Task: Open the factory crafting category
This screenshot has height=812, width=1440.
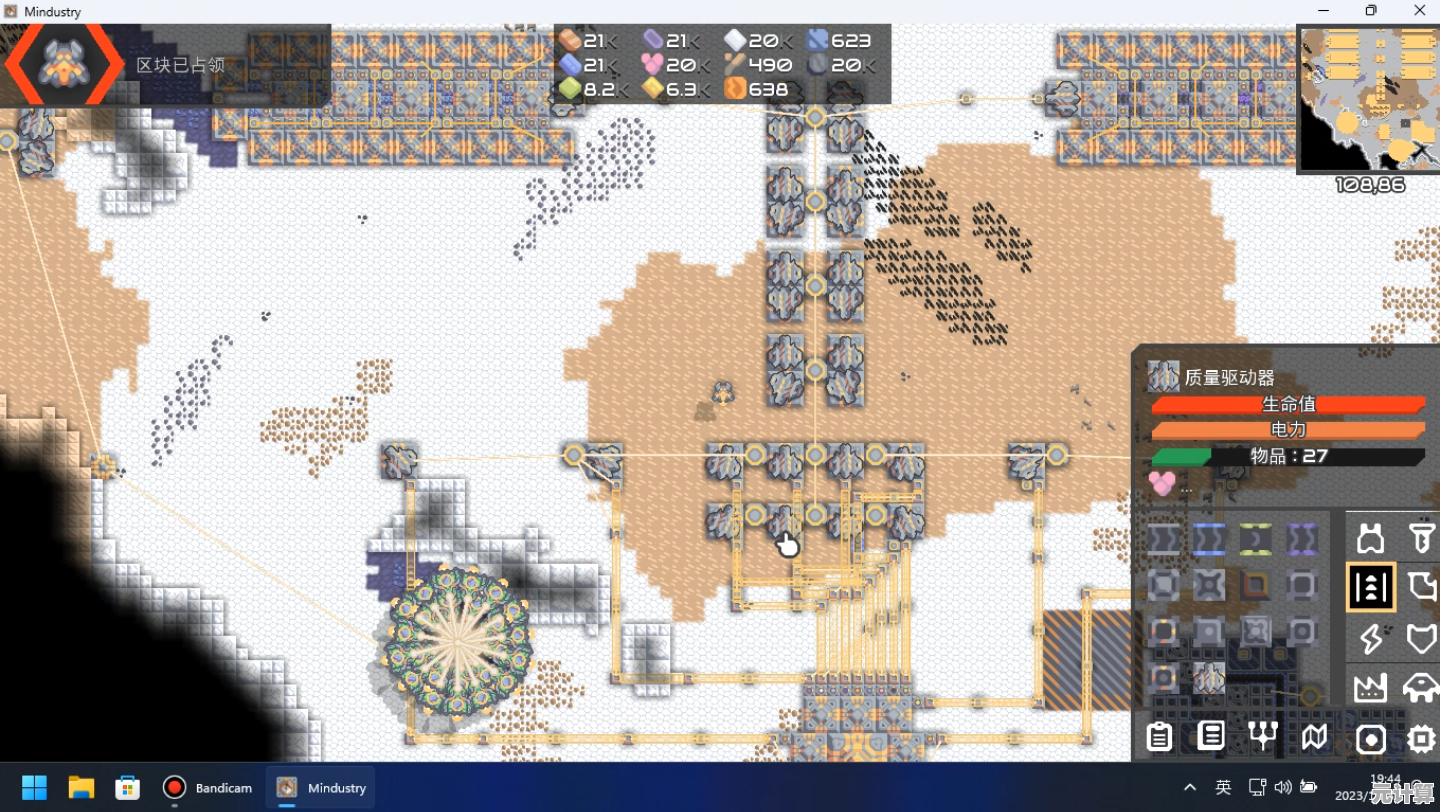Action: point(1371,687)
